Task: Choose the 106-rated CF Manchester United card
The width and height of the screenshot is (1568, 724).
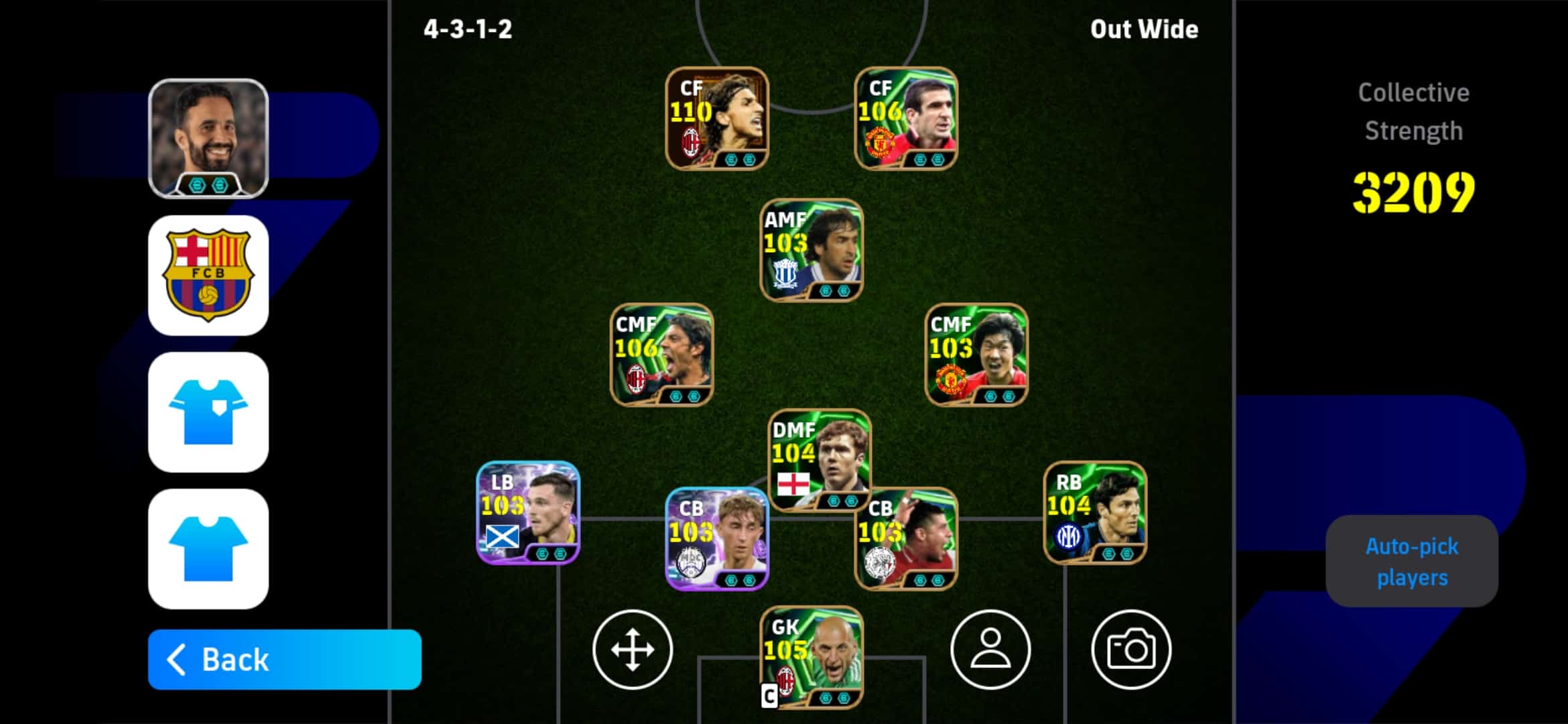Action: click(906, 119)
